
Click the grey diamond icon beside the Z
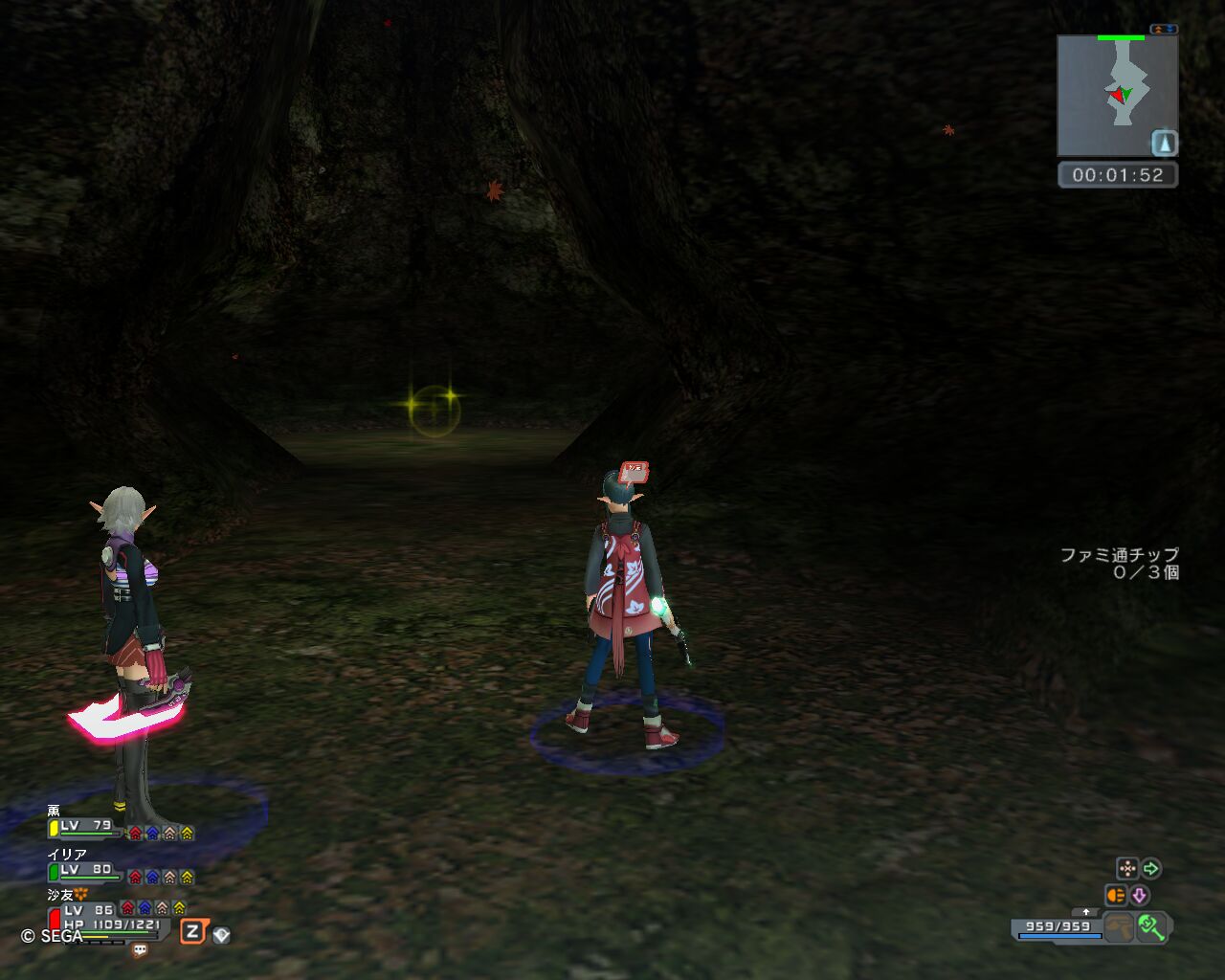click(222, 934)
